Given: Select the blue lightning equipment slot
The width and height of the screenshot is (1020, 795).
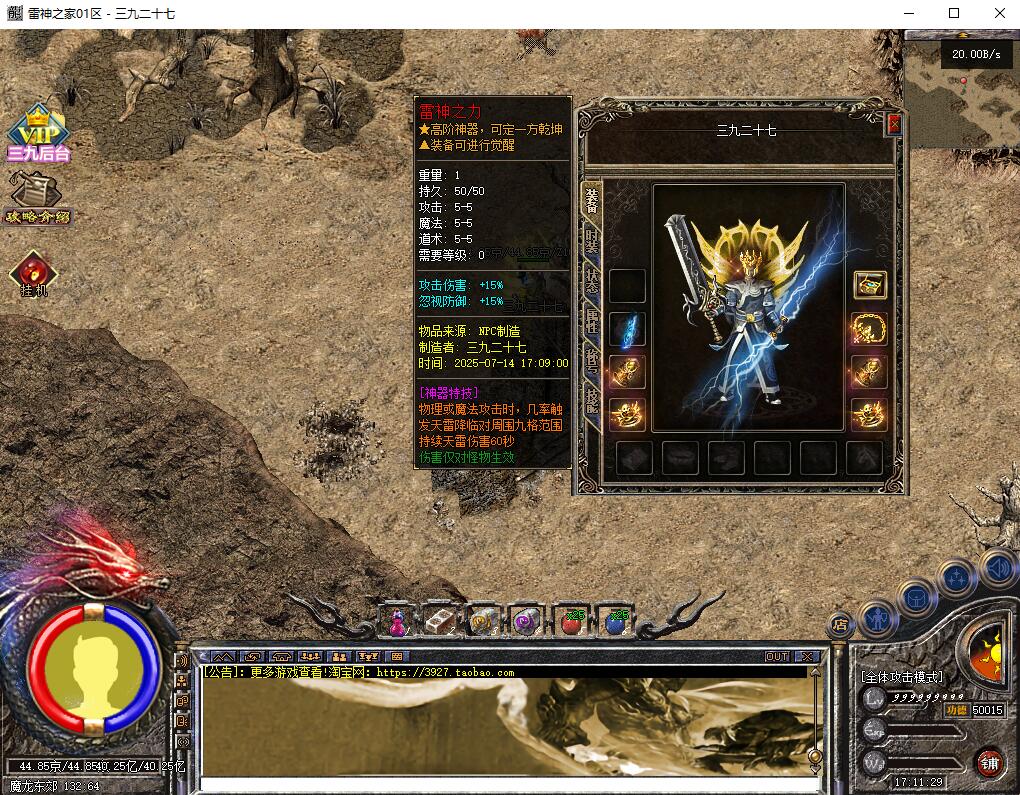Looking at the screenshot, I should coord(628,330).
